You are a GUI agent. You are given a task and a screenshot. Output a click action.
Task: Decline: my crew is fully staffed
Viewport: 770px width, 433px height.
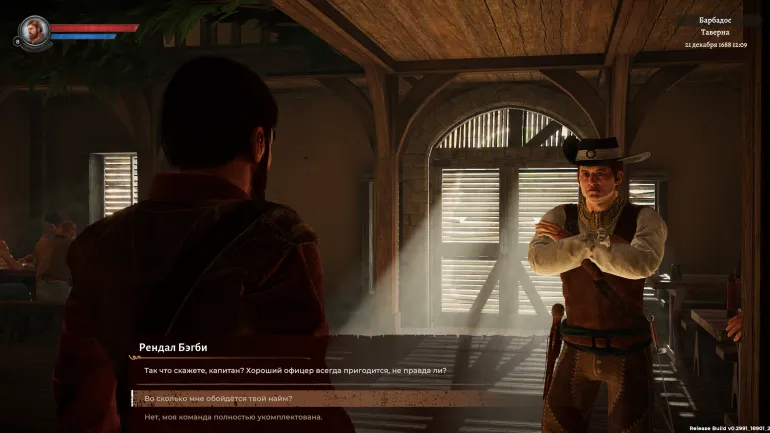[234, 417]
